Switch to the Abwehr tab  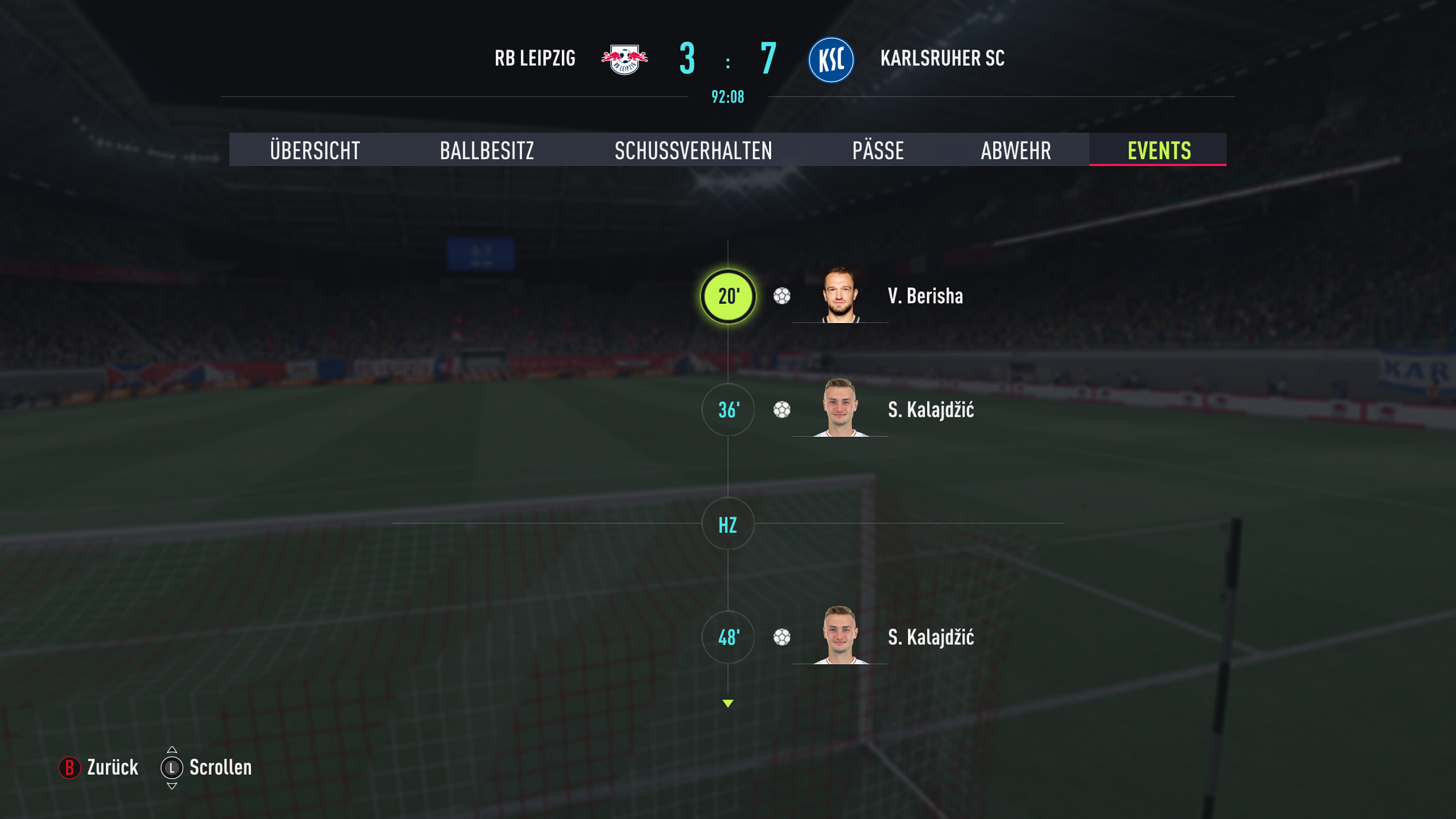pyautogui.click(x=1016, y=150)
